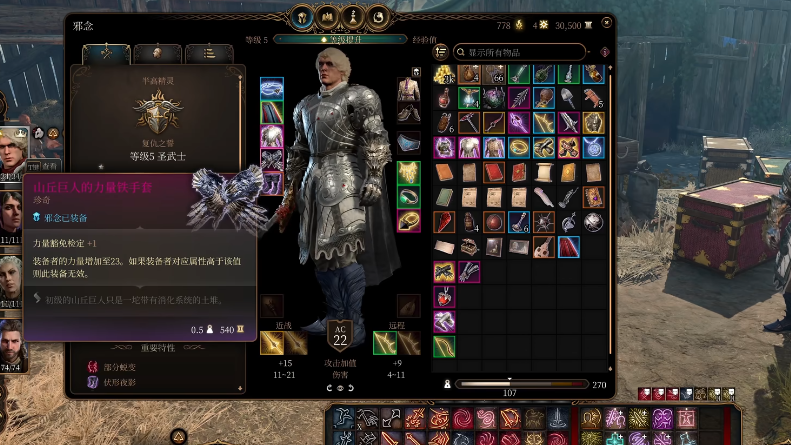The height and width of the screenshot is (445, 791).
Task: Click the equipped circlet headwear slot
Action: [x=272, y=88]
